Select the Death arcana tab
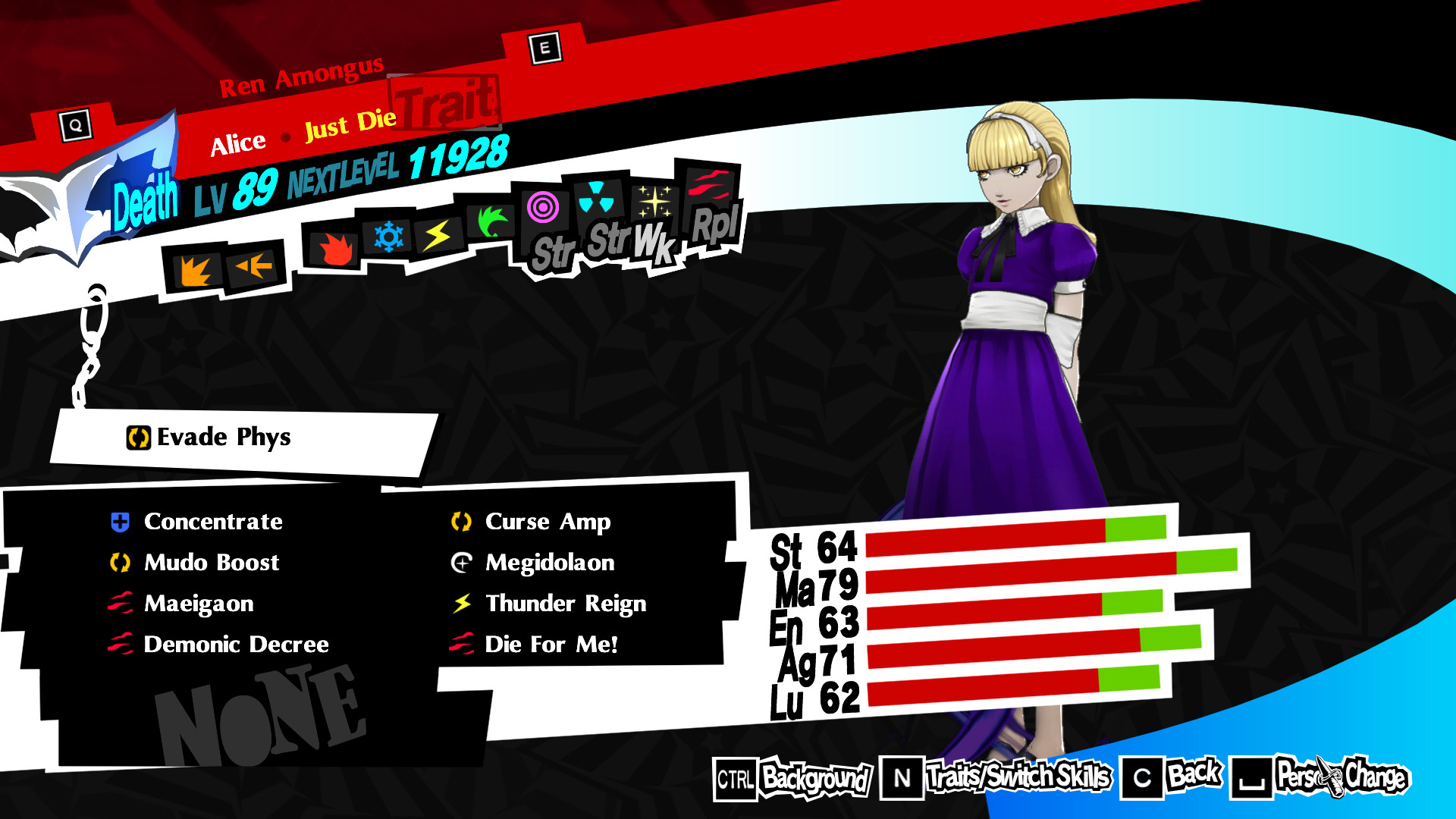1456x819 pixels. [x=146, y=200]
